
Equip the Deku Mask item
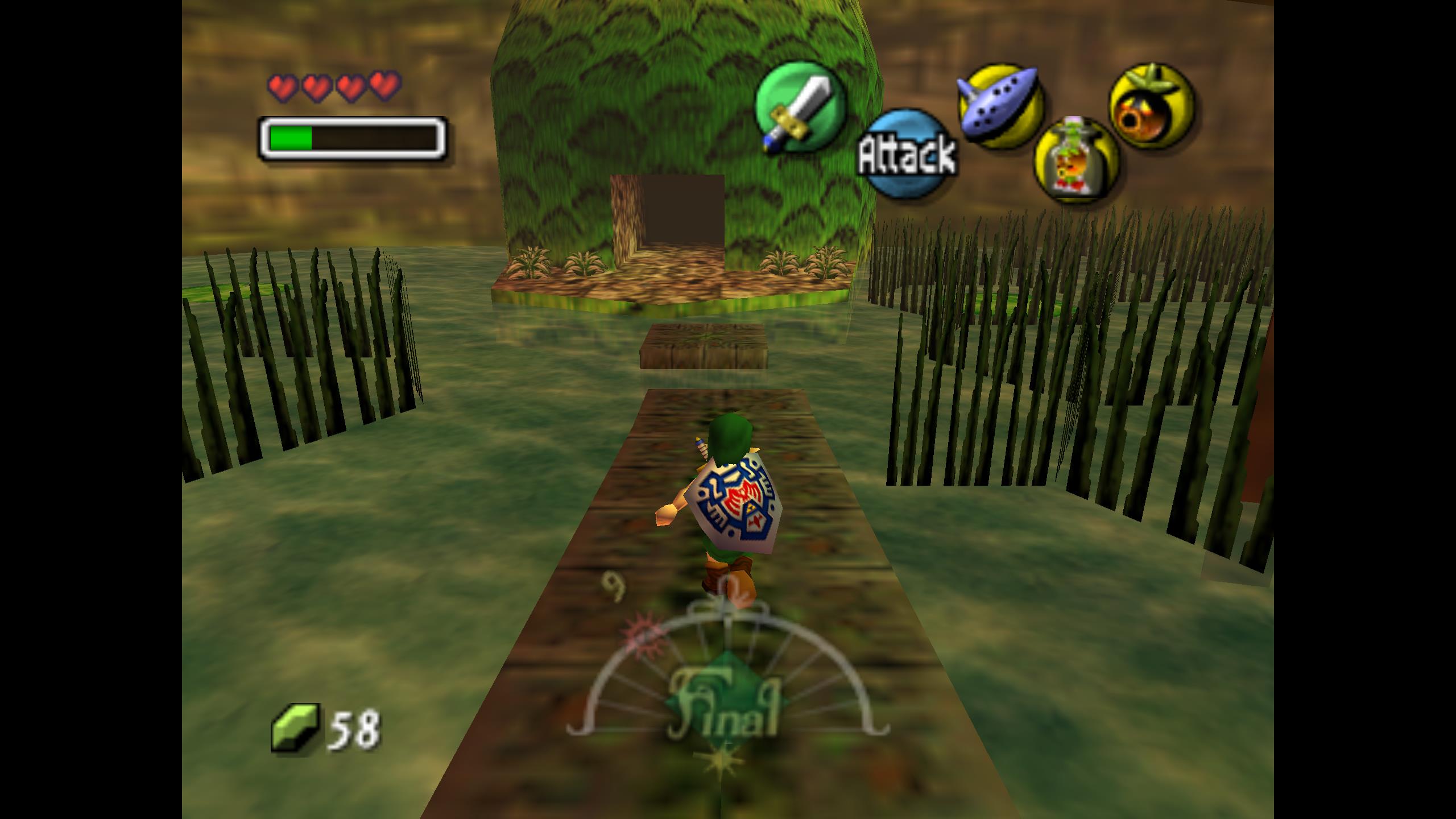1152,106
